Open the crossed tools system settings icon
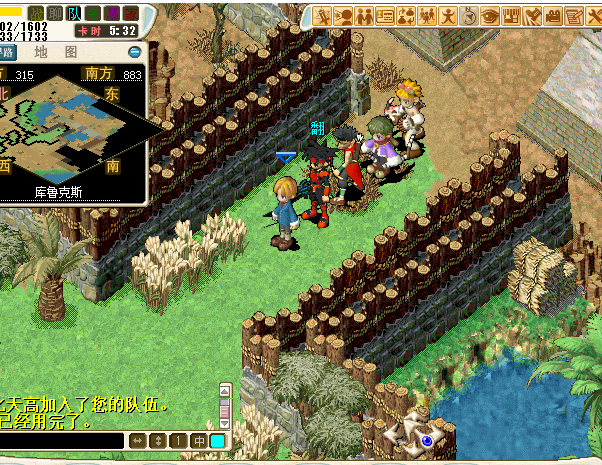Screen dimensions: 602x465 594,15
